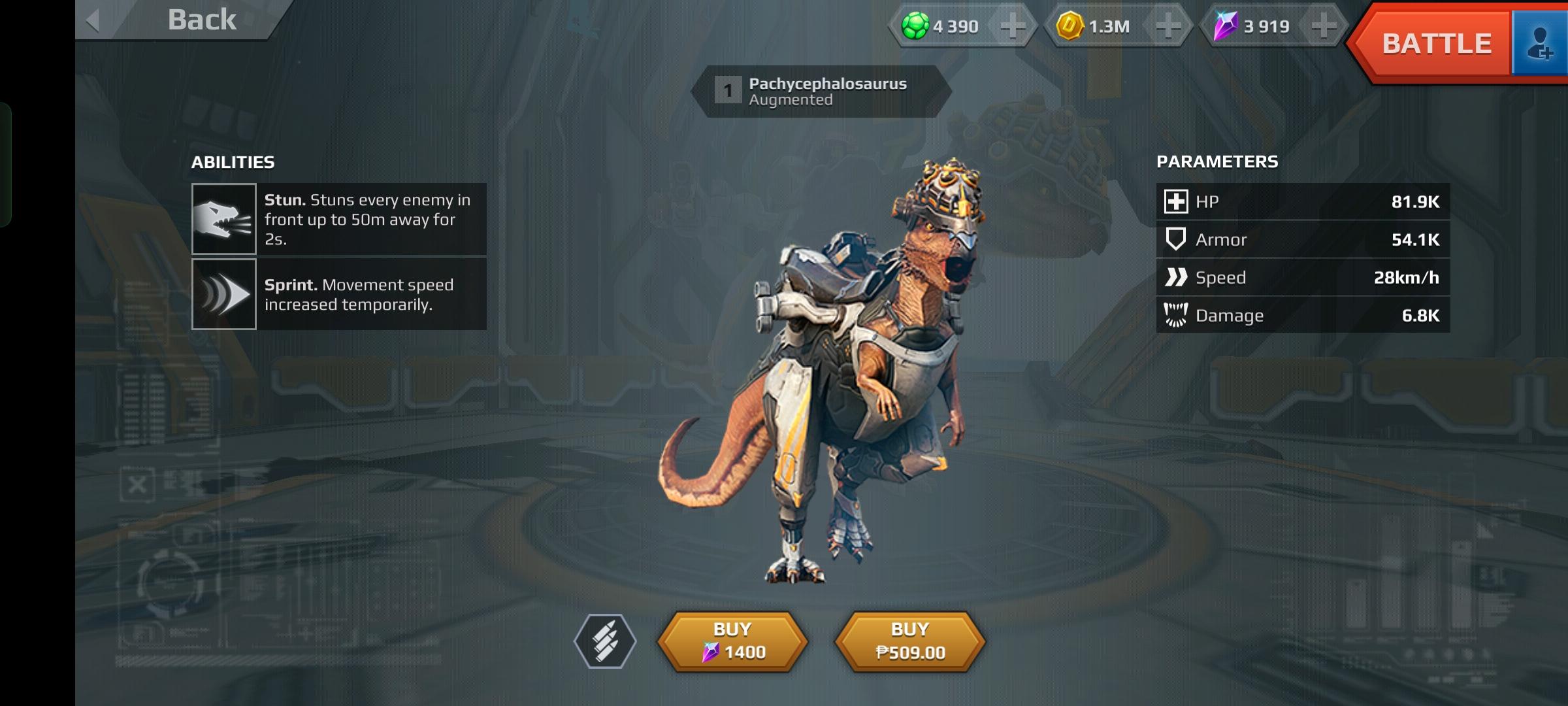Start a battle with the red BATTLE button
The height and width of the screenshot is (706, 1568).
coord(1435,44)
